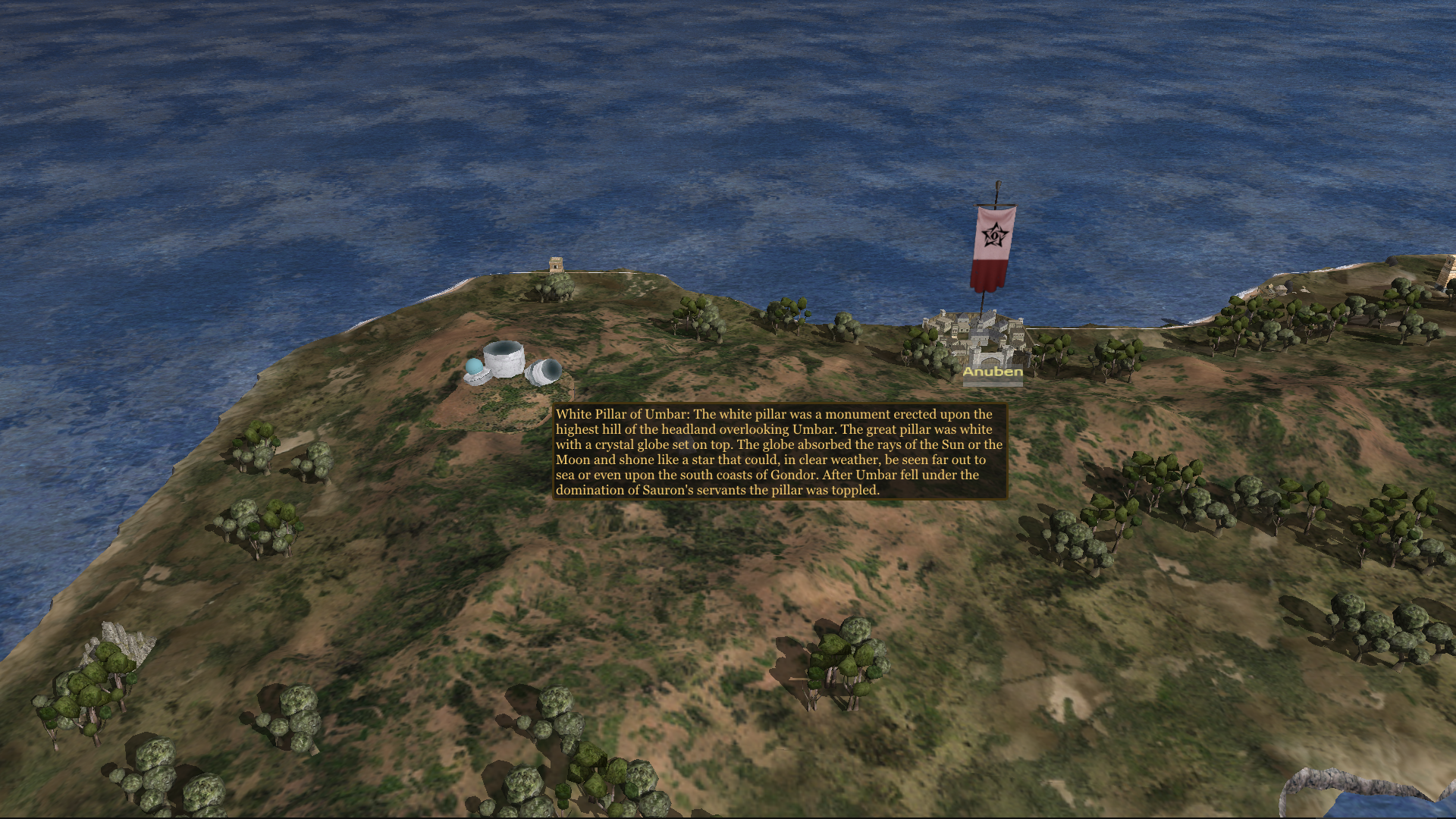The width and height of the screenshot is (1456, 819).
Task: Select the Anuben town name label
Action: [x=993, y=372]
